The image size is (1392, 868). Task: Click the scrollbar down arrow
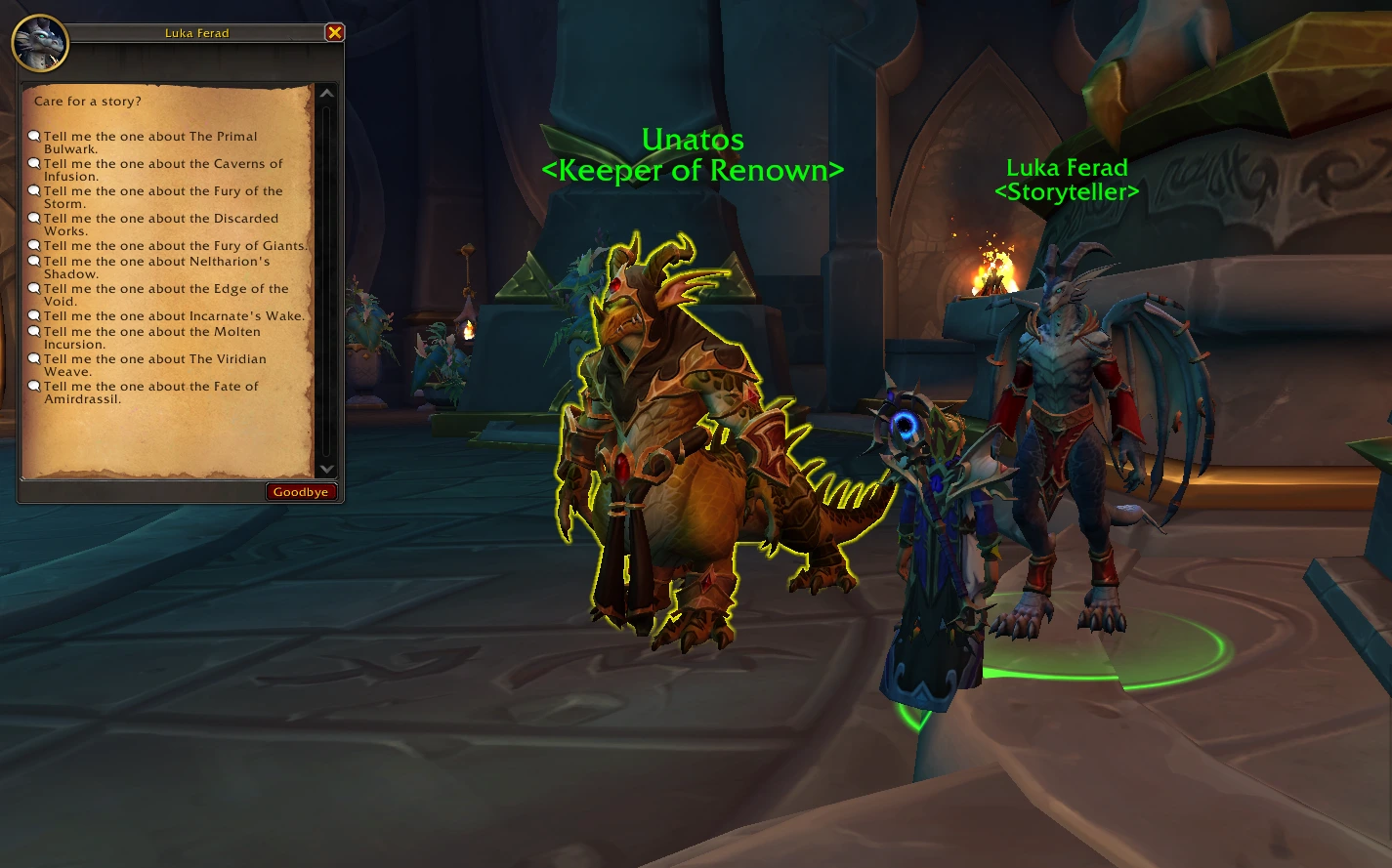tap(326, 468)
